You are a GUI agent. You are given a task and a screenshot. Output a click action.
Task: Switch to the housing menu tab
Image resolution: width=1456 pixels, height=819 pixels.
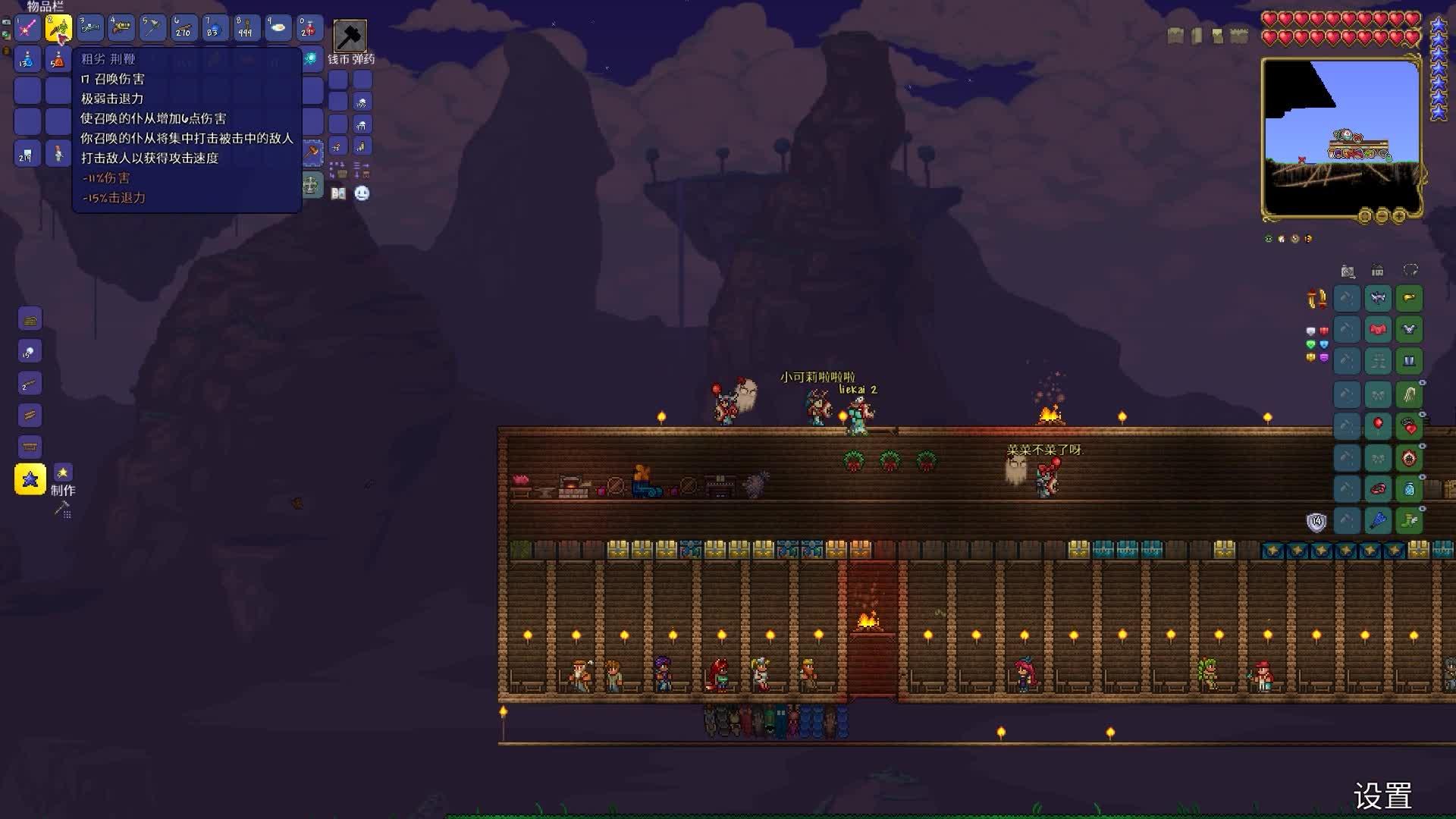point(1377,271)
